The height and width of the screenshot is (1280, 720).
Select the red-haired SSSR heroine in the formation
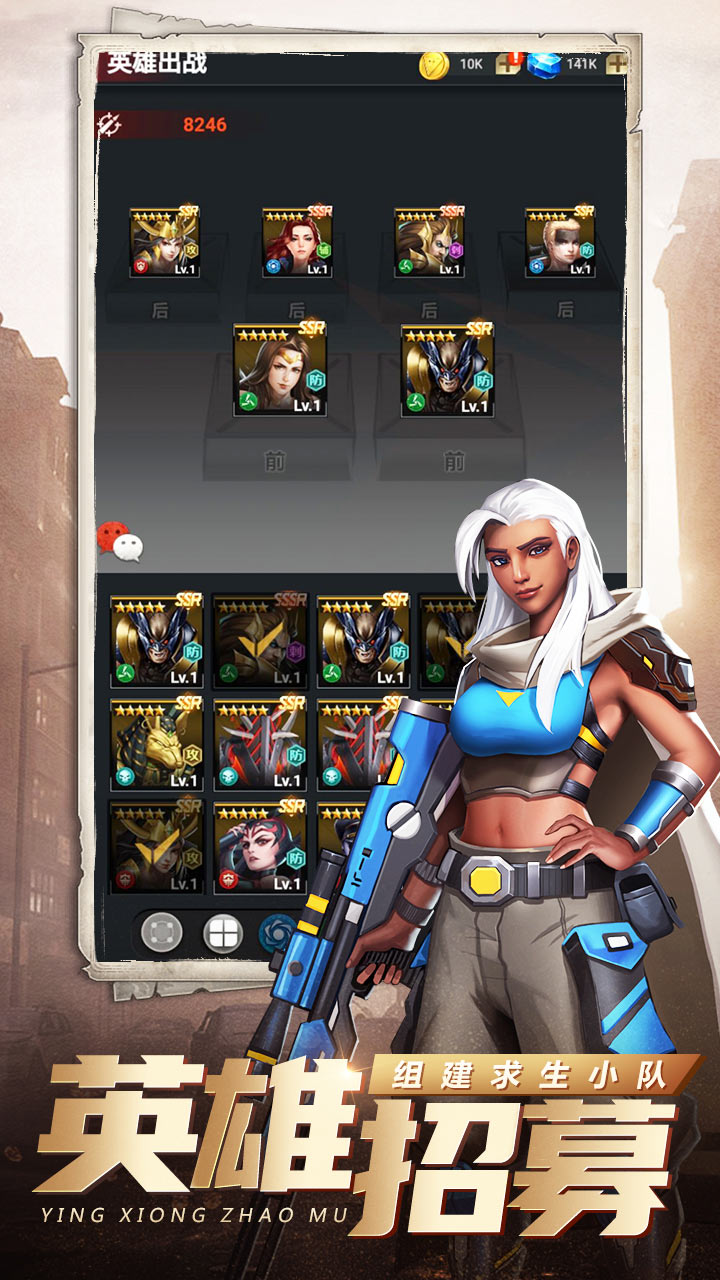click(x=297, y=243)
